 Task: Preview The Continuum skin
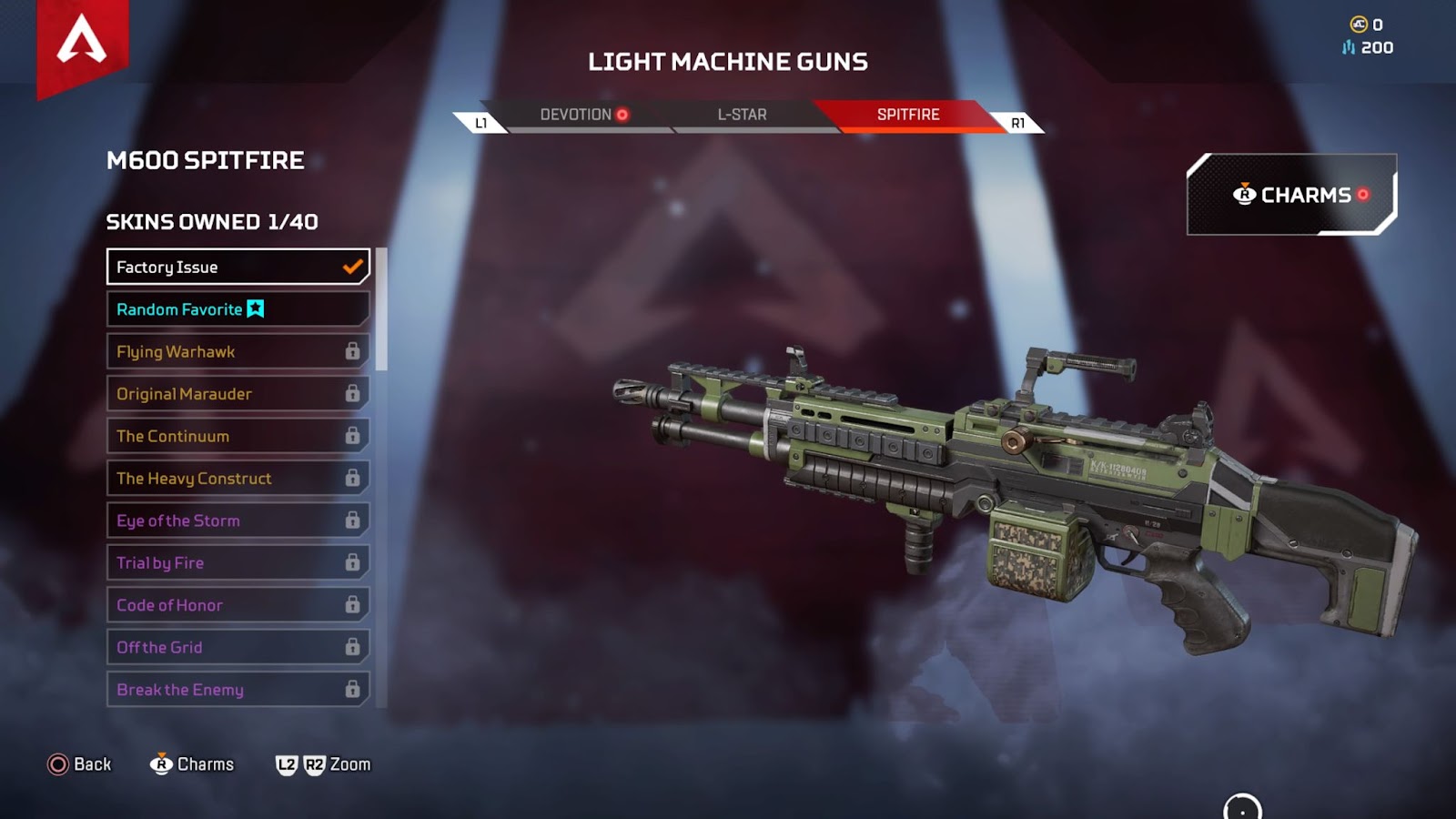pyautogui.click(x=238, y=436)
